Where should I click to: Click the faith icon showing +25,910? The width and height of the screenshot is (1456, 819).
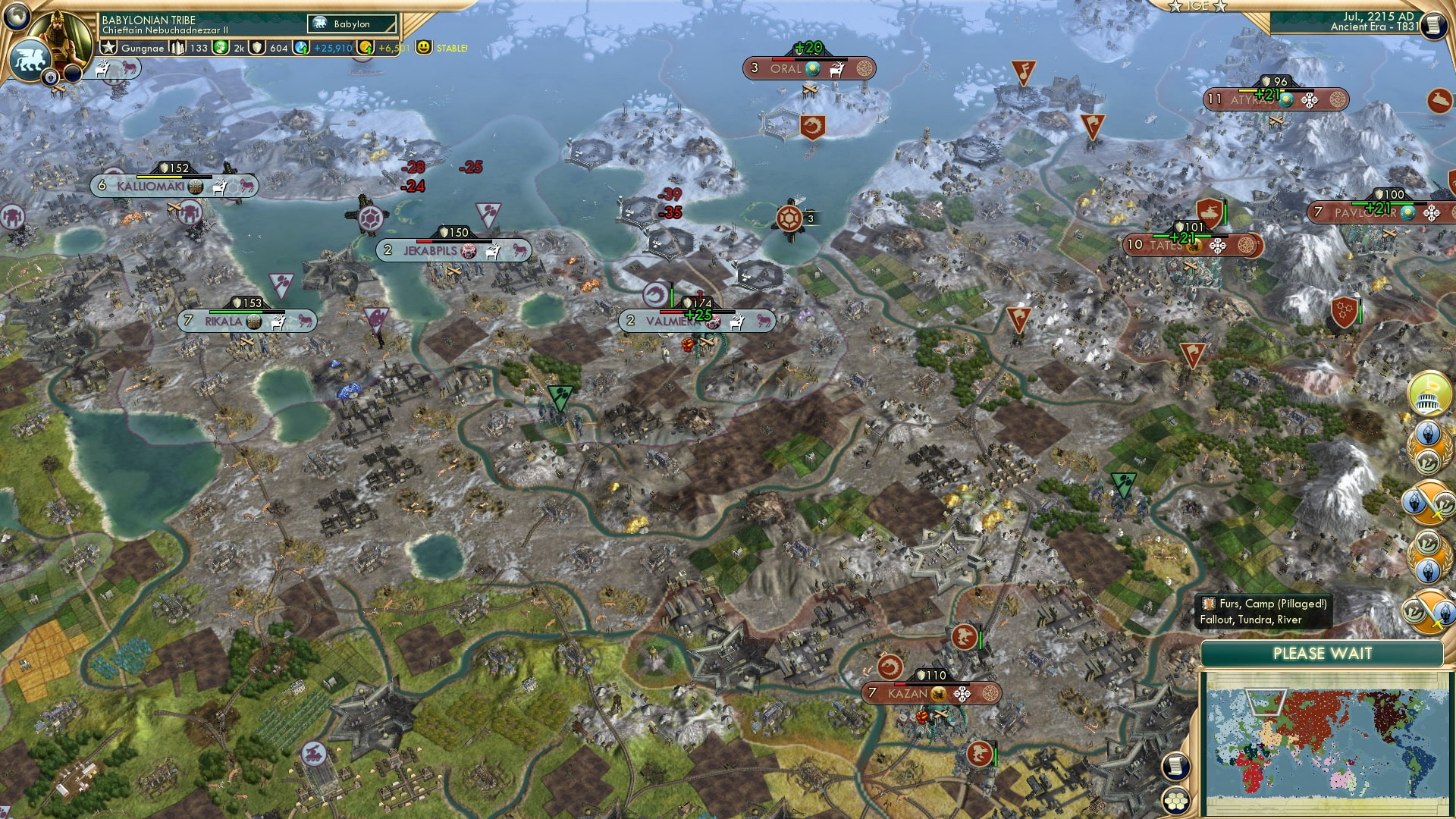(300, 47)
